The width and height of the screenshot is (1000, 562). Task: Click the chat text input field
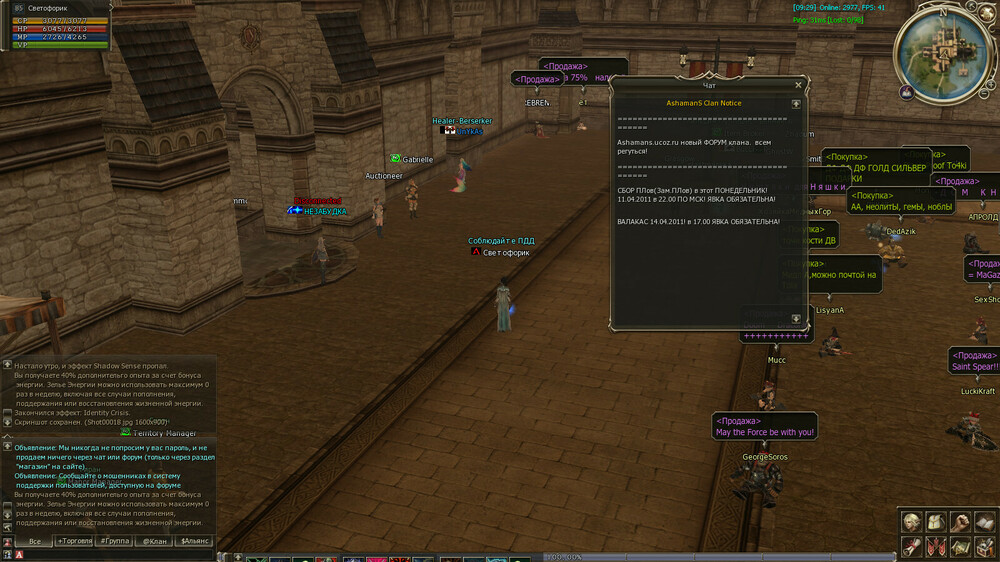(110, 553)
